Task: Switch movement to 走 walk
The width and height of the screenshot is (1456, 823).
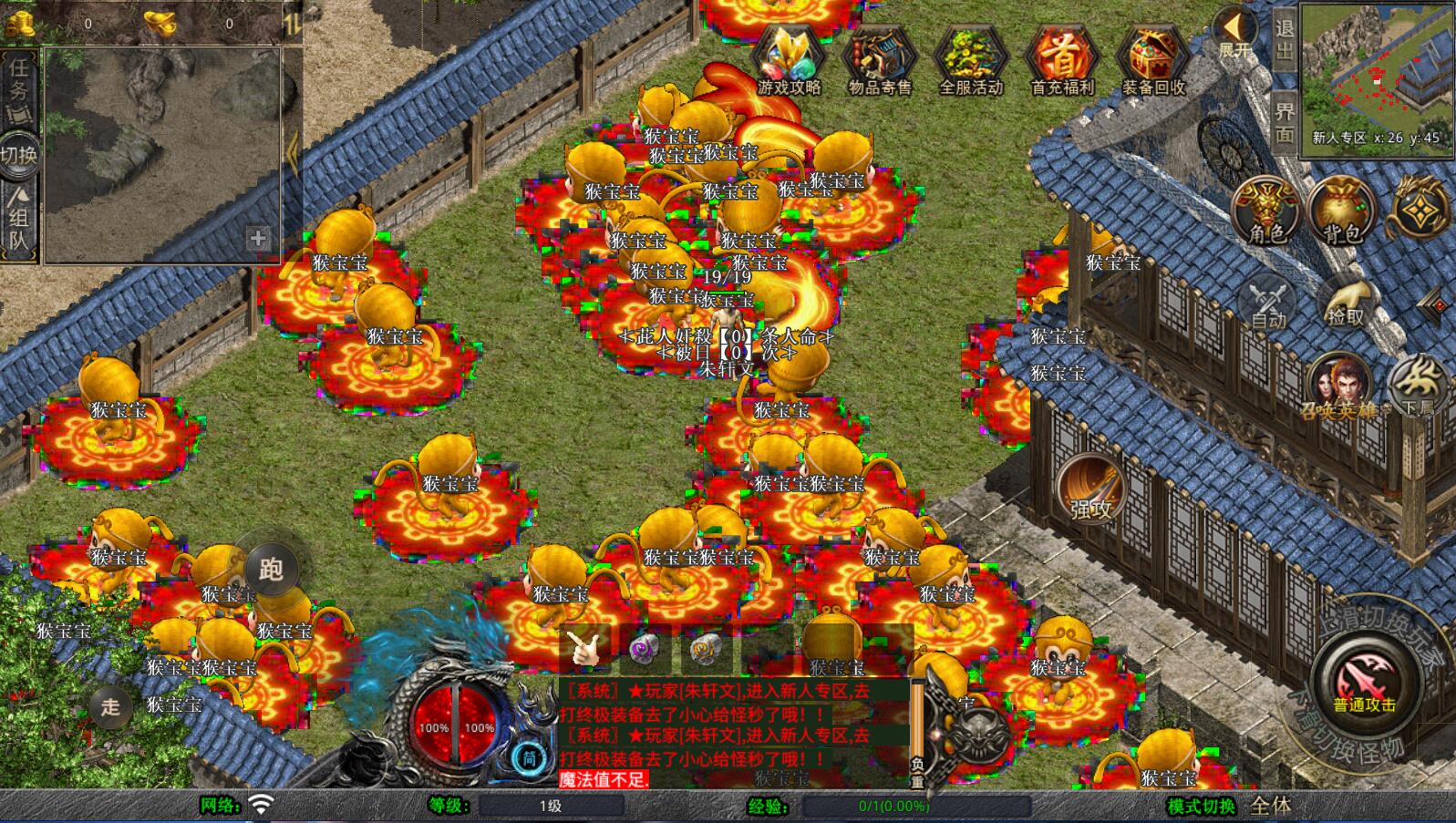Action: 110,706
